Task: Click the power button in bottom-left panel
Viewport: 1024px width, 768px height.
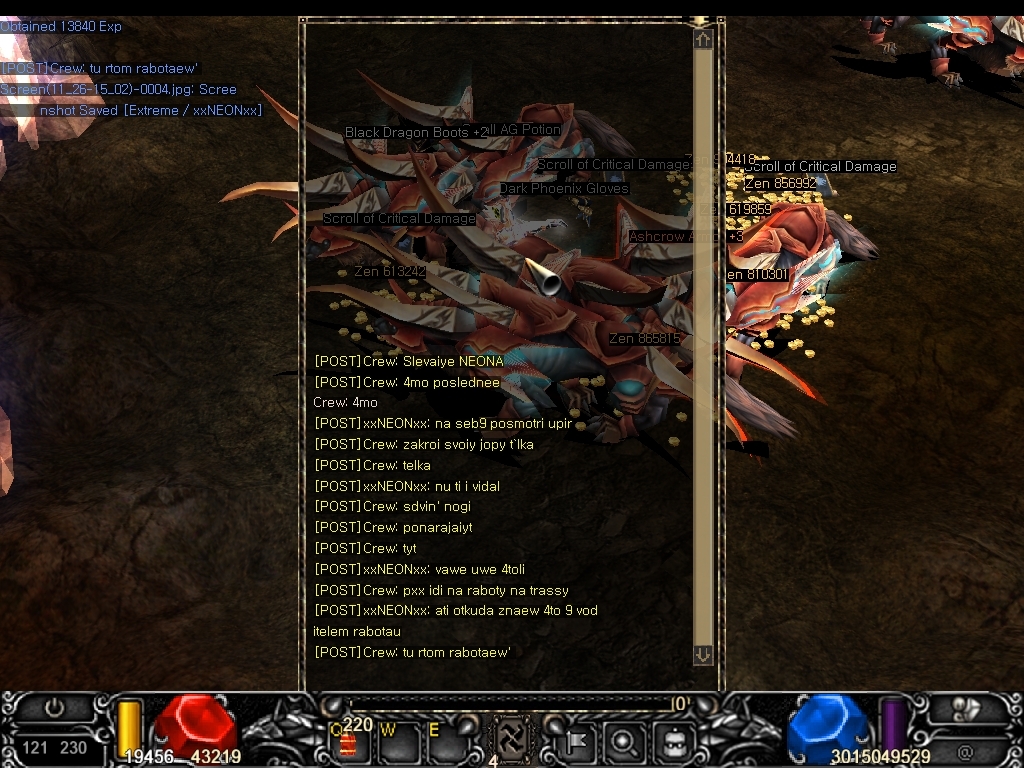Action: coord(54,708)
